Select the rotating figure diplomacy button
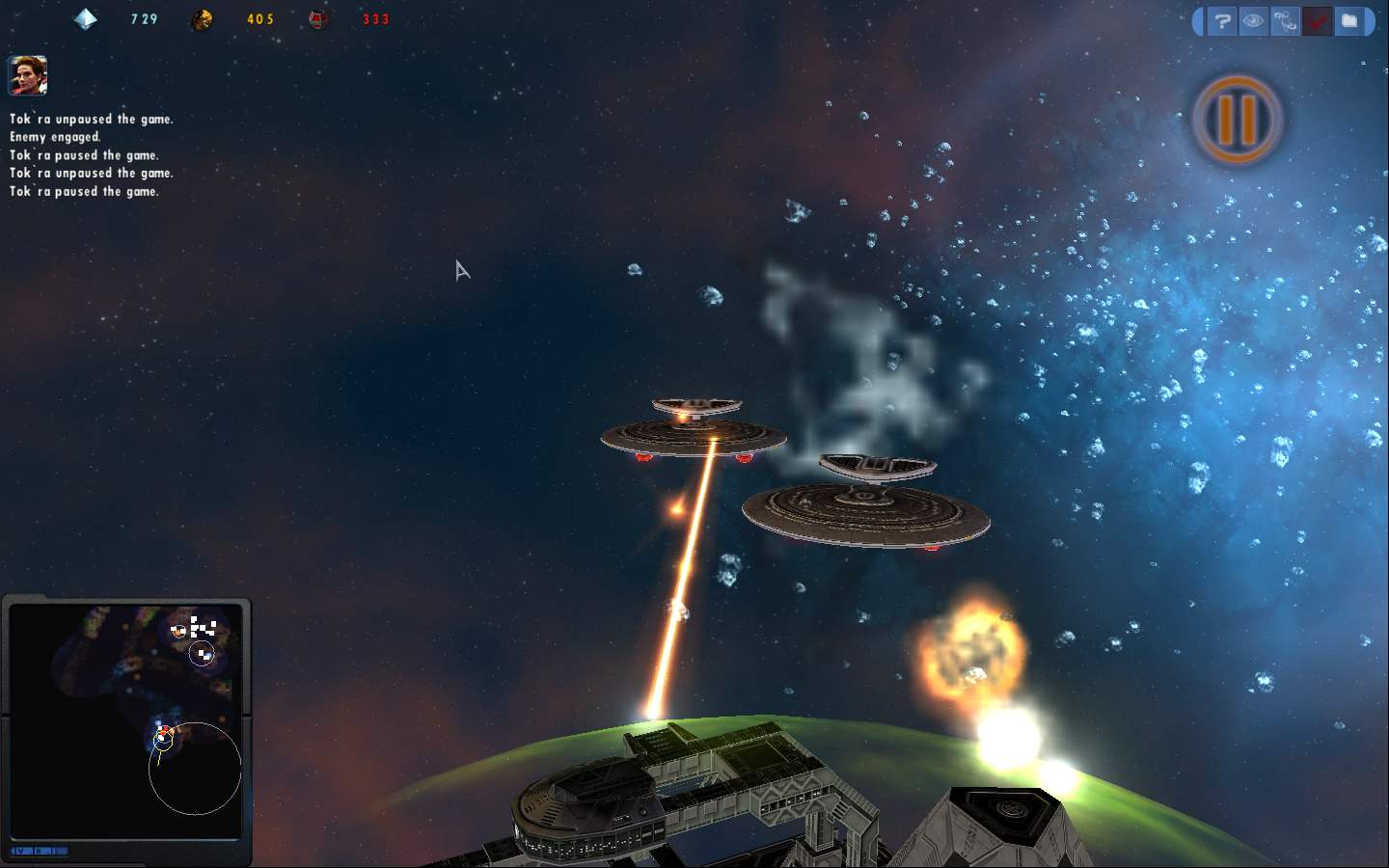 (x=1285, y=20)
